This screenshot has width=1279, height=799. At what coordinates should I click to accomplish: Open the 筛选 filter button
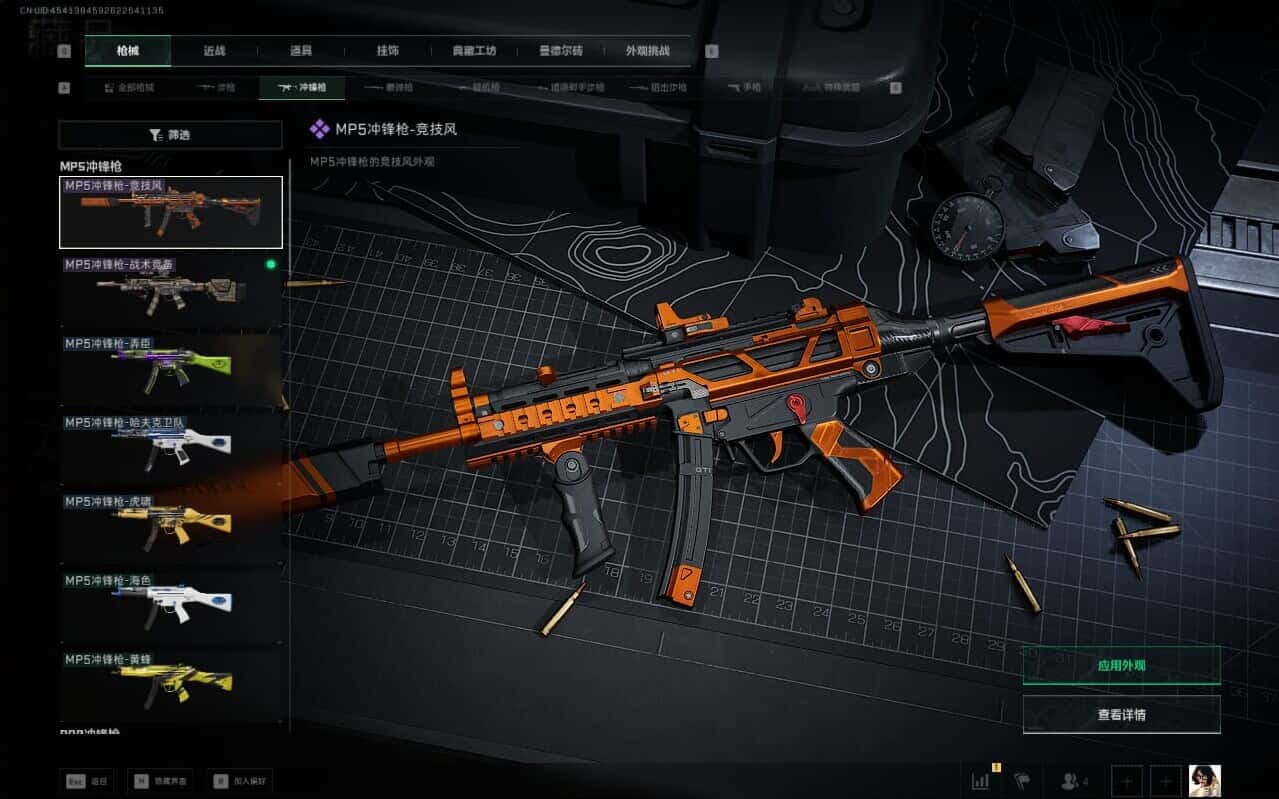[170, 135]
